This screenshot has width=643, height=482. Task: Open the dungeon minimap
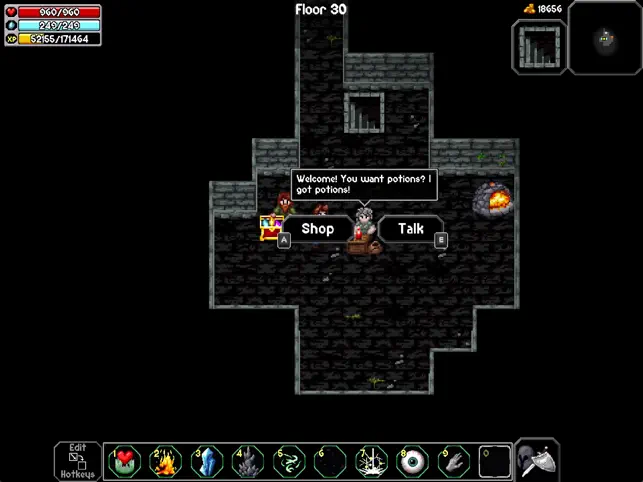(x=605, y=40)
